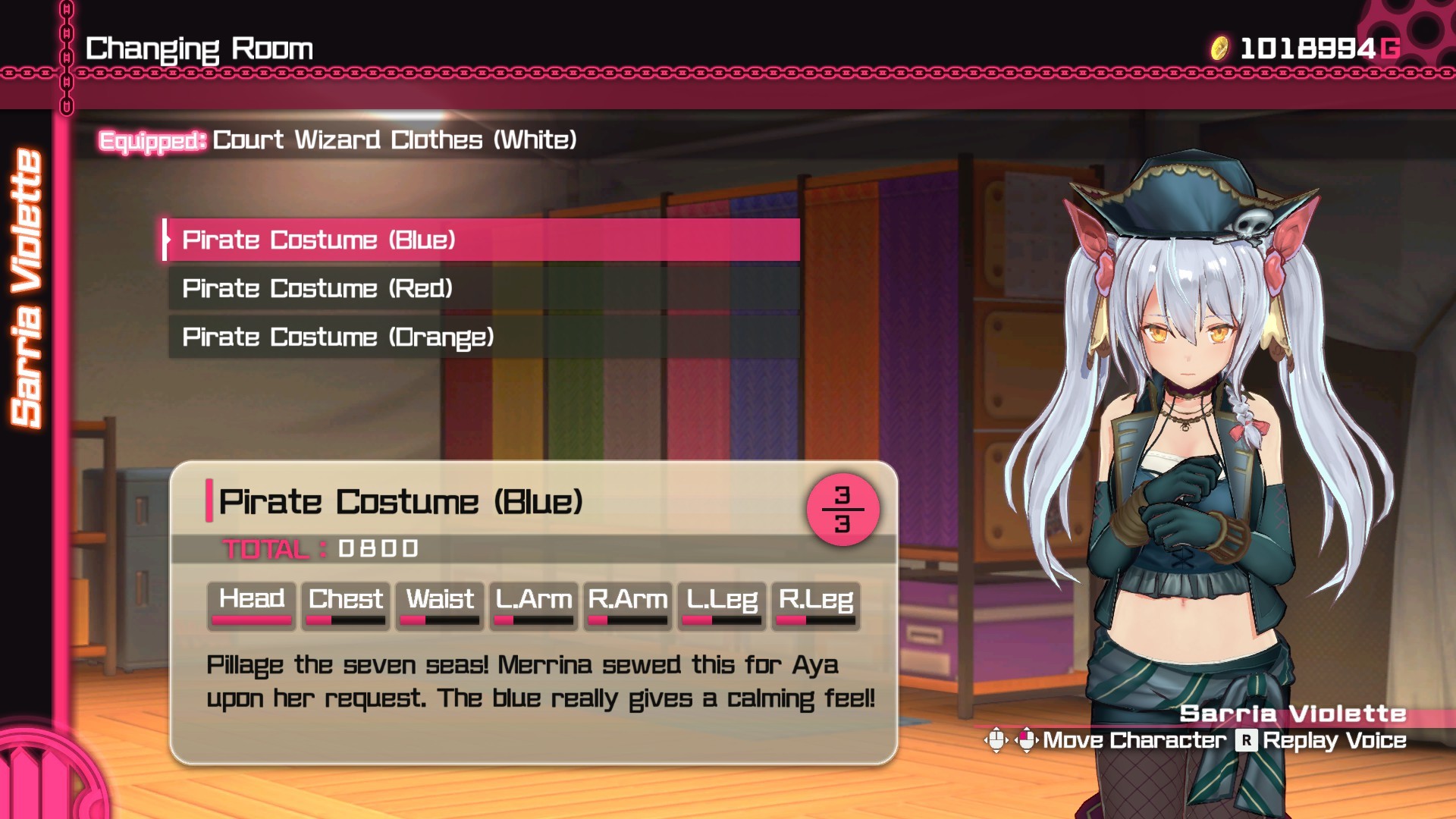Select the L.Arm equipment slot icon
This screenshot has height=819, width=1456.
coord(533,604)
